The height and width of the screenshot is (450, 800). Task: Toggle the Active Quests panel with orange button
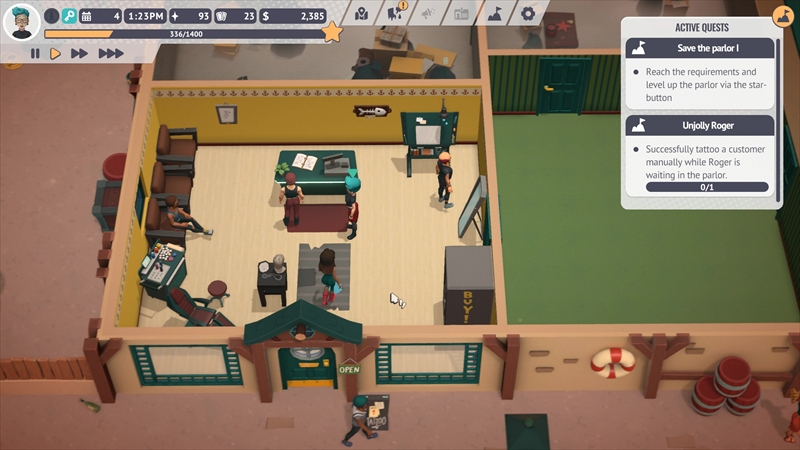click(783, 16)
